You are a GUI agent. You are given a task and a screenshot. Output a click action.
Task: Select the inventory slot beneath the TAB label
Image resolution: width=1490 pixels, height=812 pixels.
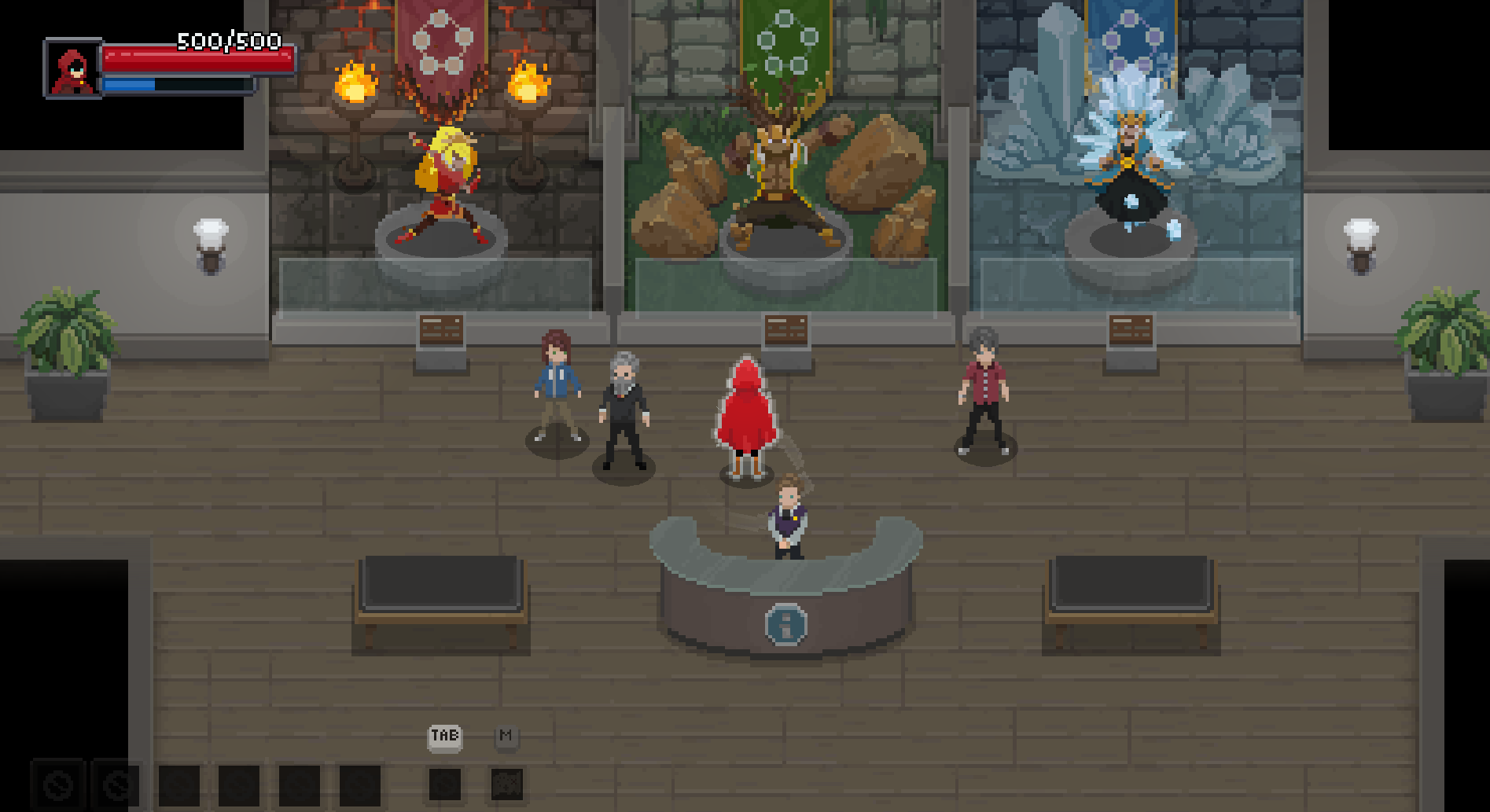click(x=445, y=784)
